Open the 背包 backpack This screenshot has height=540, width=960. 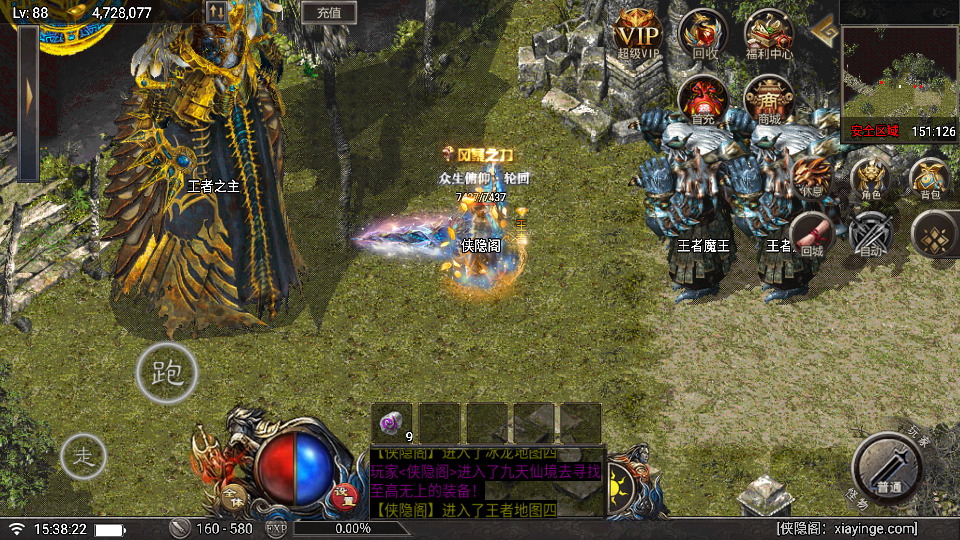(930, 178)
